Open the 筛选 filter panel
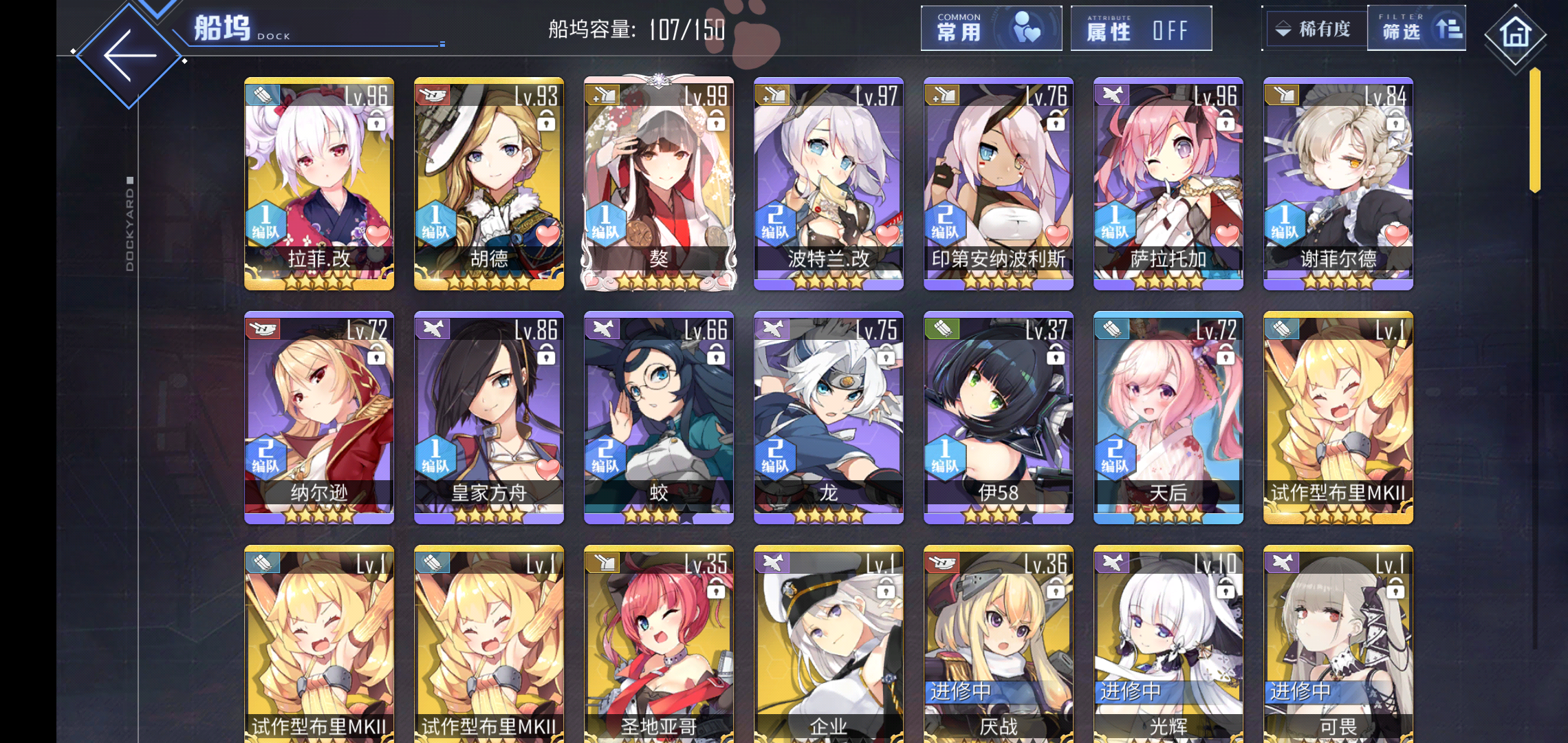The image size is (1568, 743). coord(1417,29)
